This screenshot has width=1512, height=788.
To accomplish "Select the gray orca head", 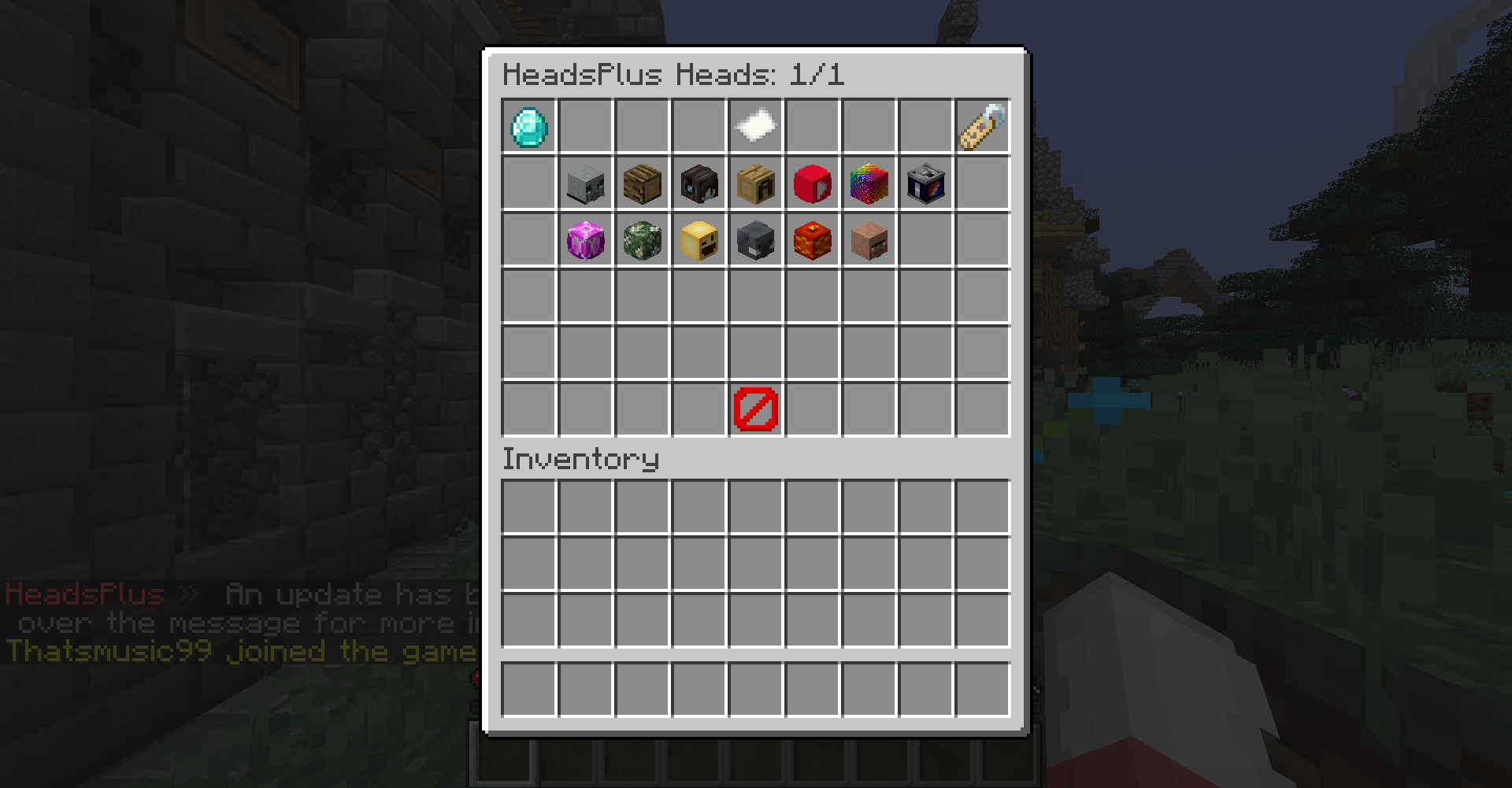I will pyautogui.click(x=755, y=241).
